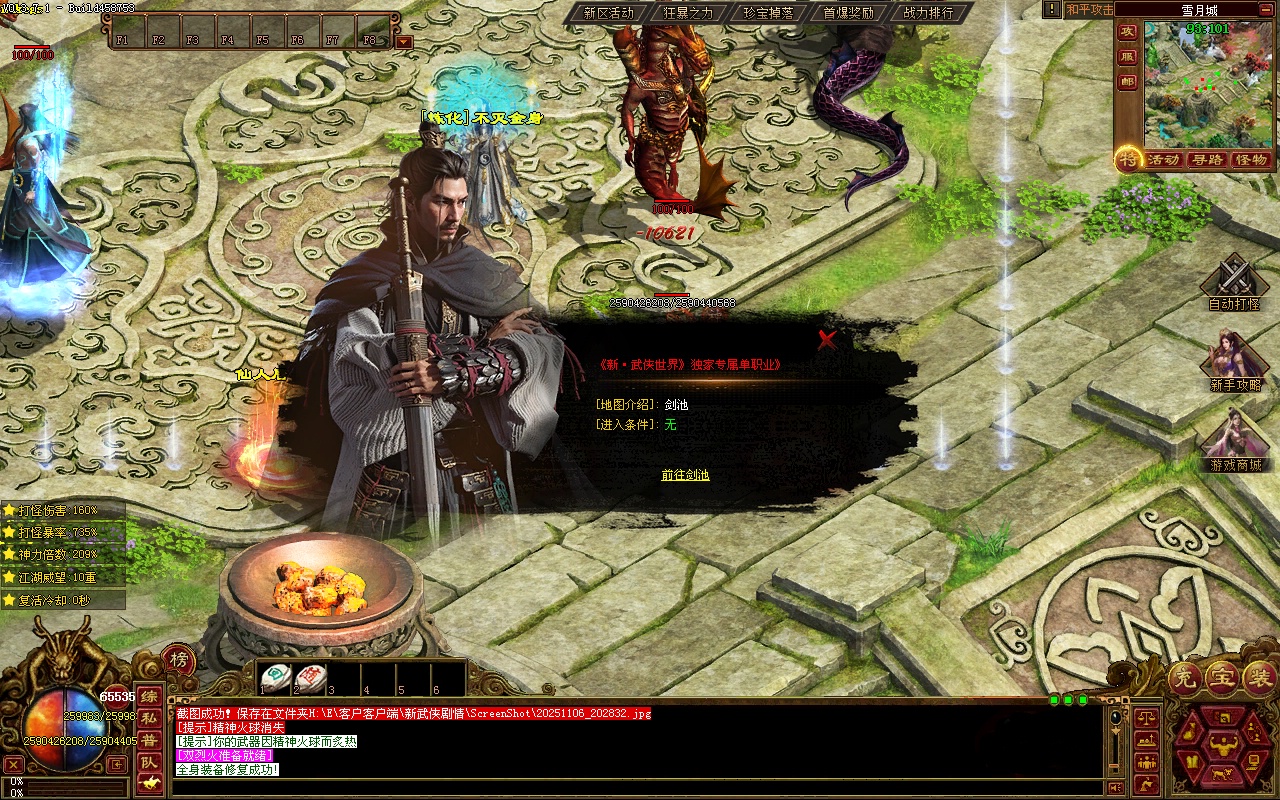Activate 寻路 pathfinding button
This screenshot has height=800, width=1280.
(1207, 160)
